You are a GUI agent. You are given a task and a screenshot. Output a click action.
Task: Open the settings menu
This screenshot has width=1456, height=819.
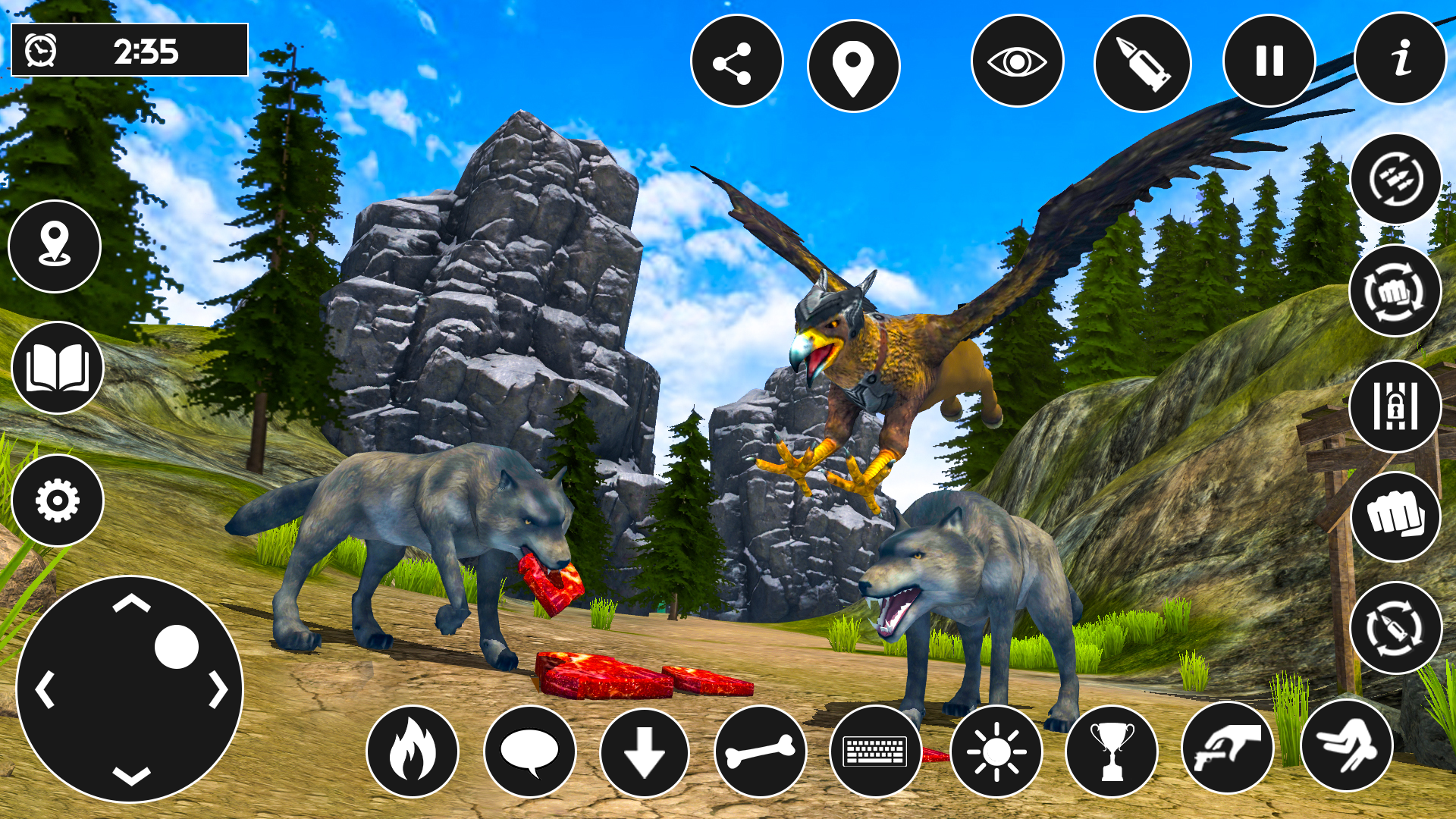(x=57, y=500)
